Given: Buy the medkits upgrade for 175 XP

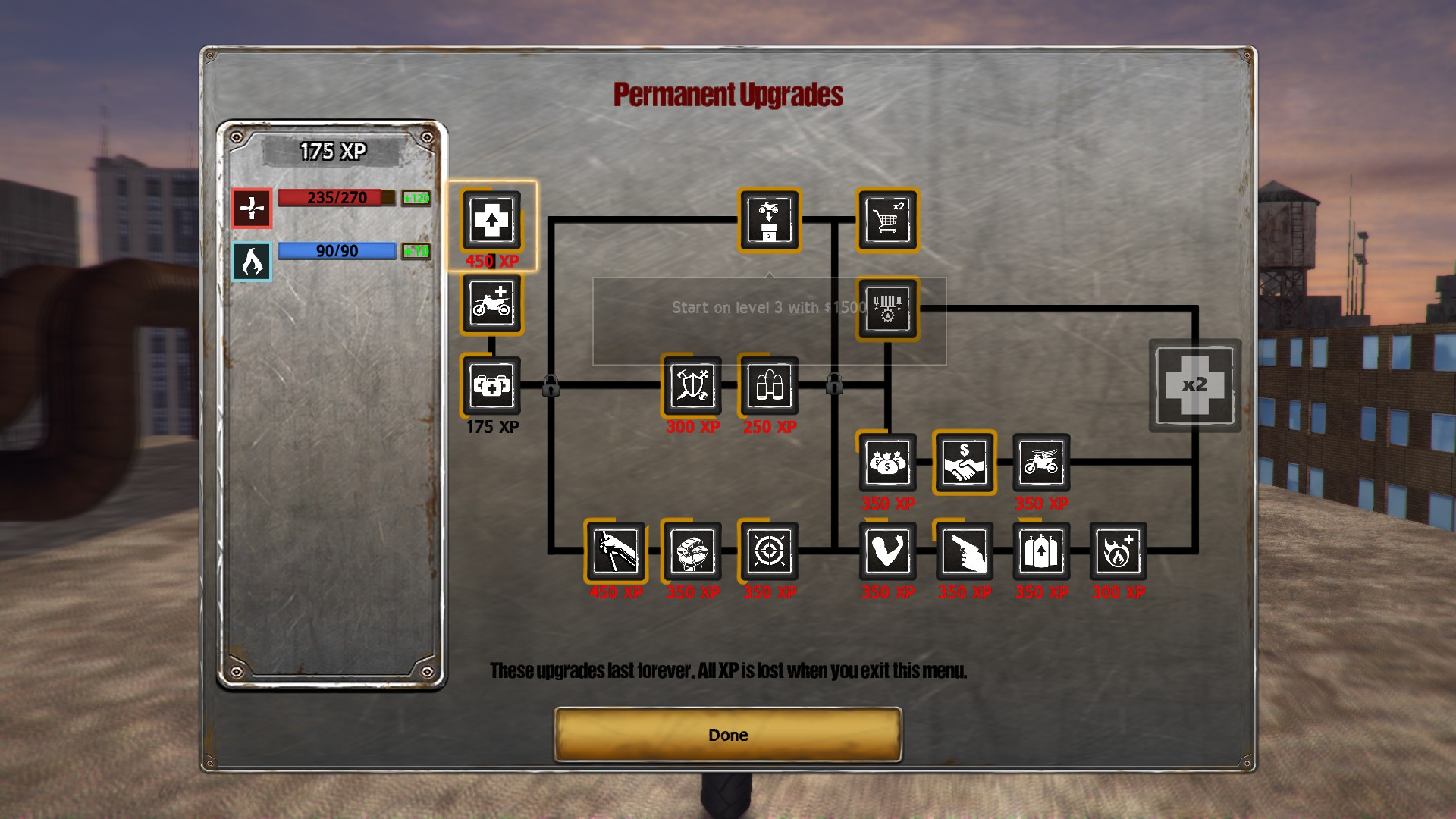Looking at the screenshot, I should click(x=491, y=386).
